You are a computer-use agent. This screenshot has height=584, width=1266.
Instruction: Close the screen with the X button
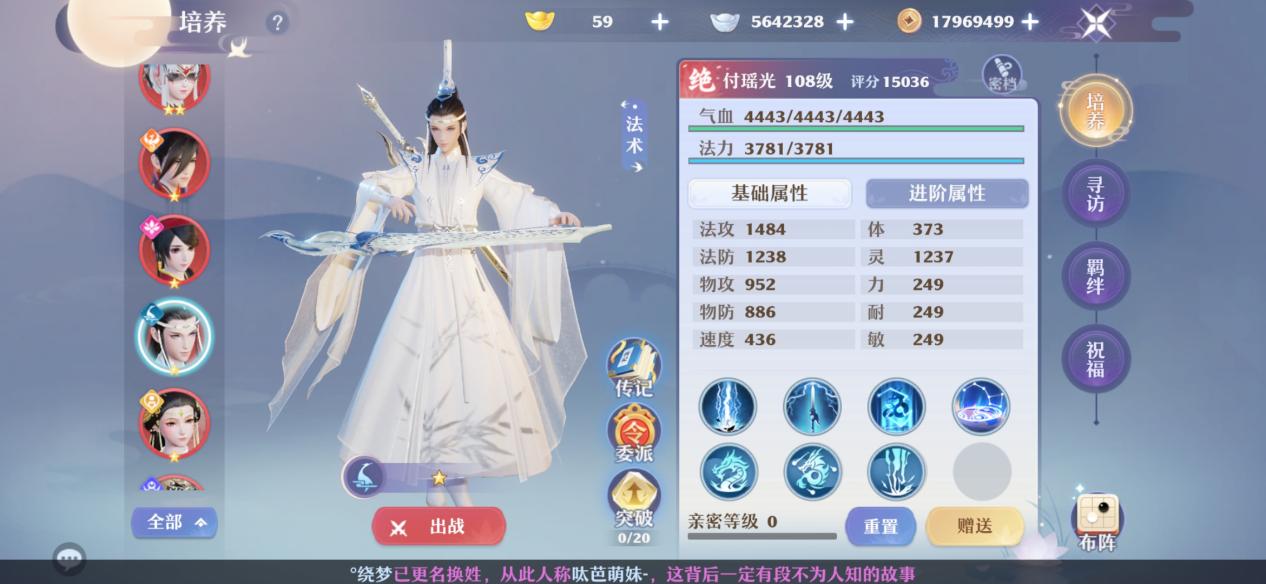point(1096,22)
